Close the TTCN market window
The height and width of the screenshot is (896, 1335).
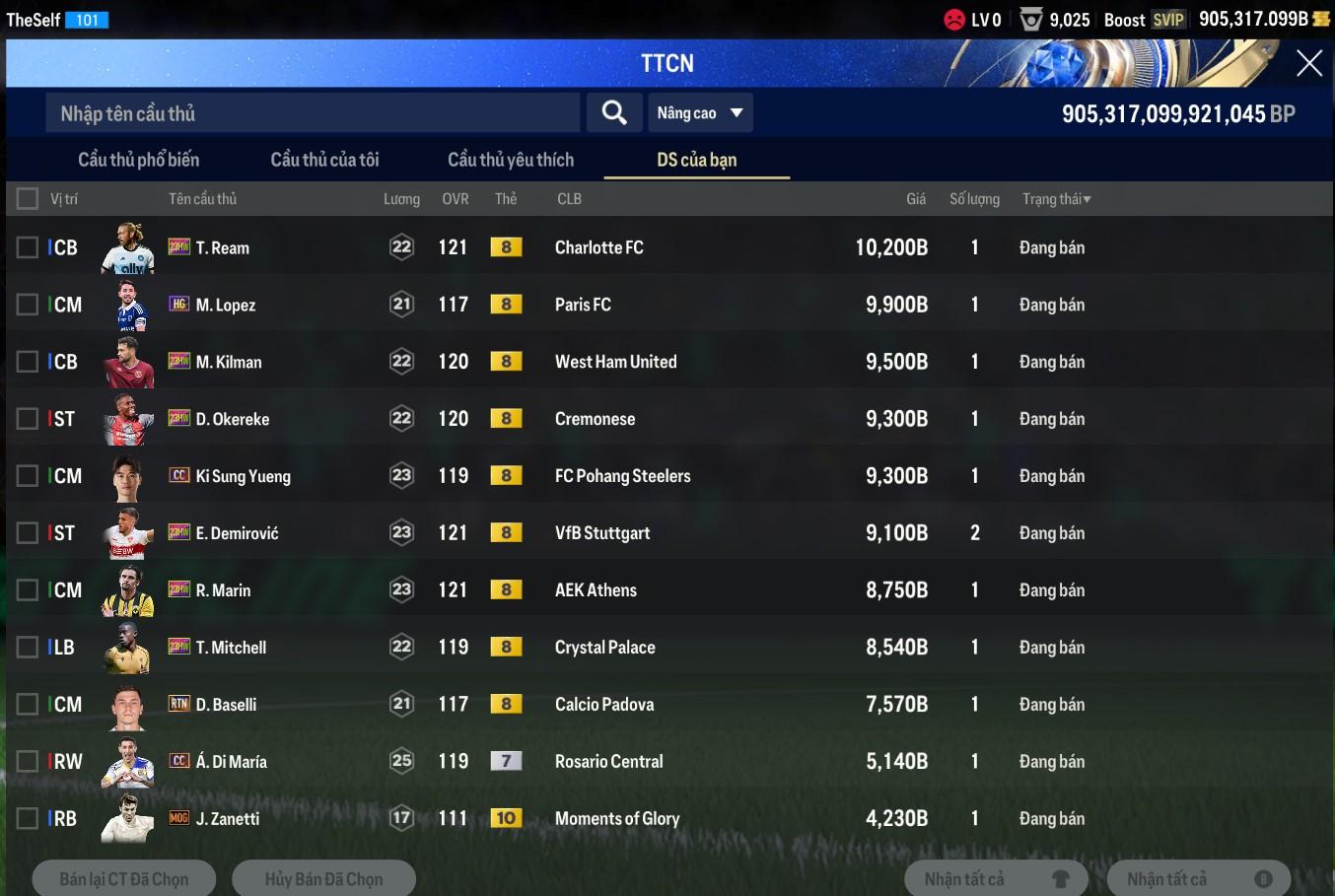[x=1308, y=63]
